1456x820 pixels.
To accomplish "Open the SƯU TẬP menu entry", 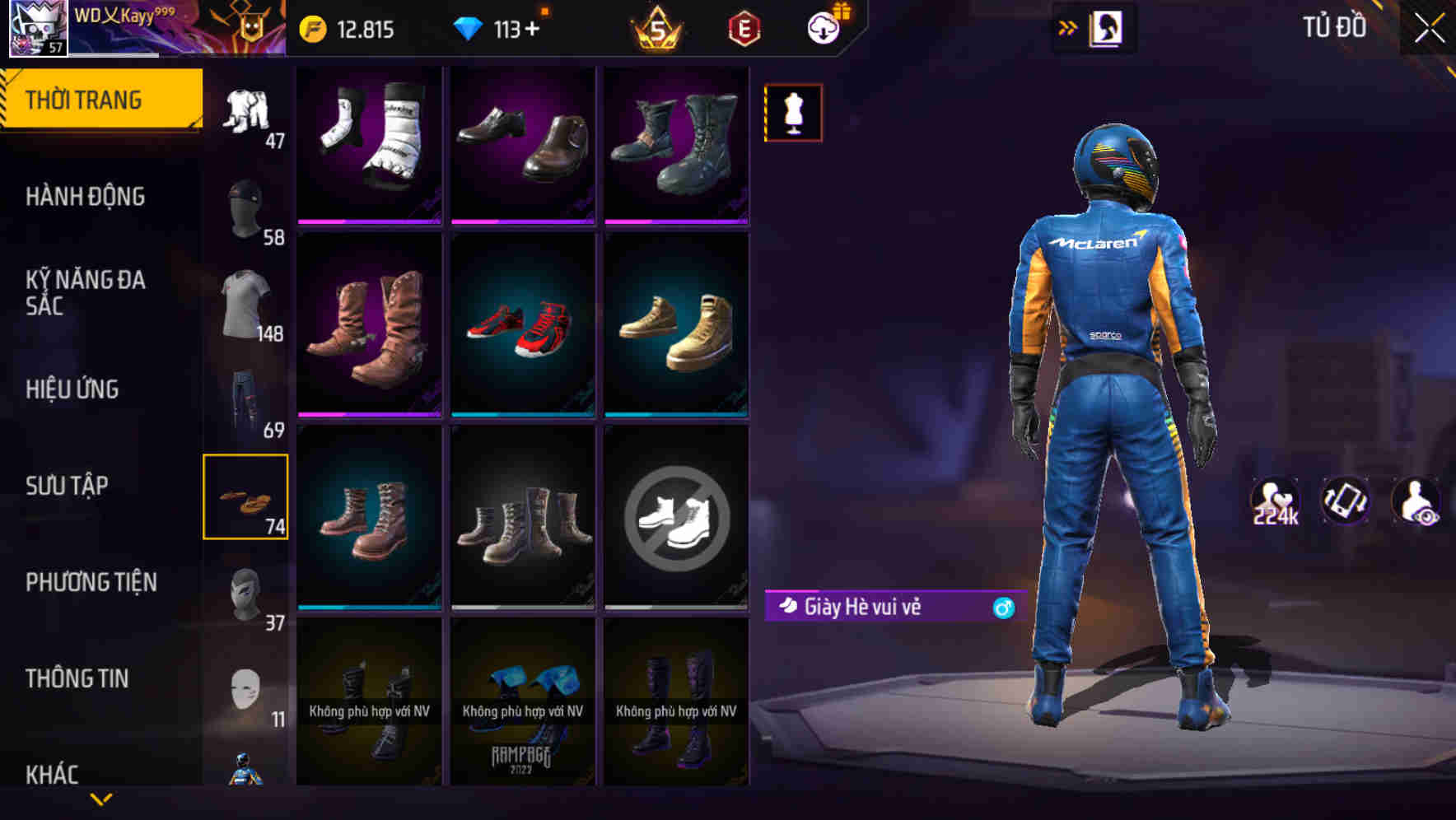I will [x=69, y=486].
